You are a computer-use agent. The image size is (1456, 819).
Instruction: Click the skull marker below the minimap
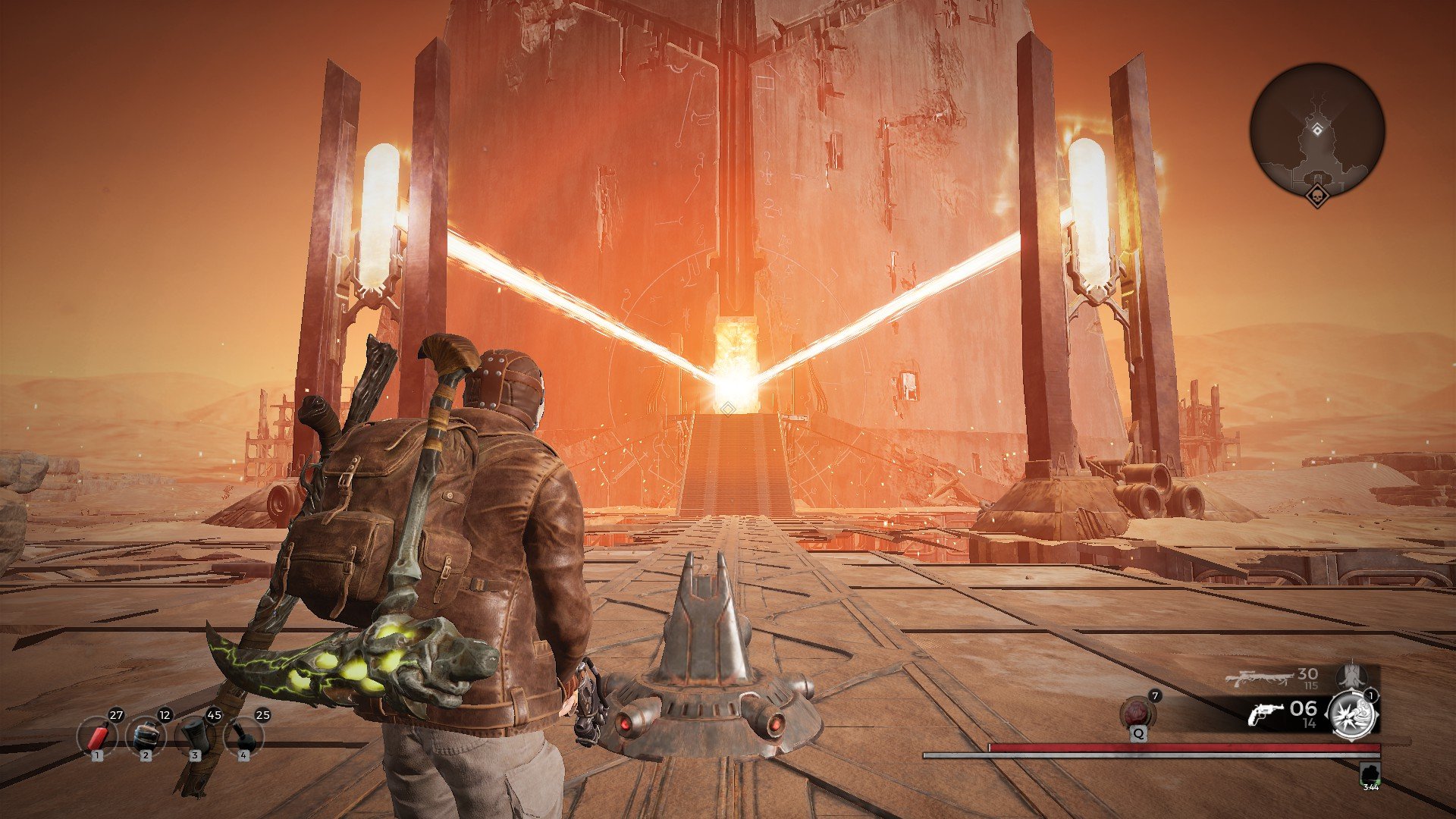coord(1317,196)
